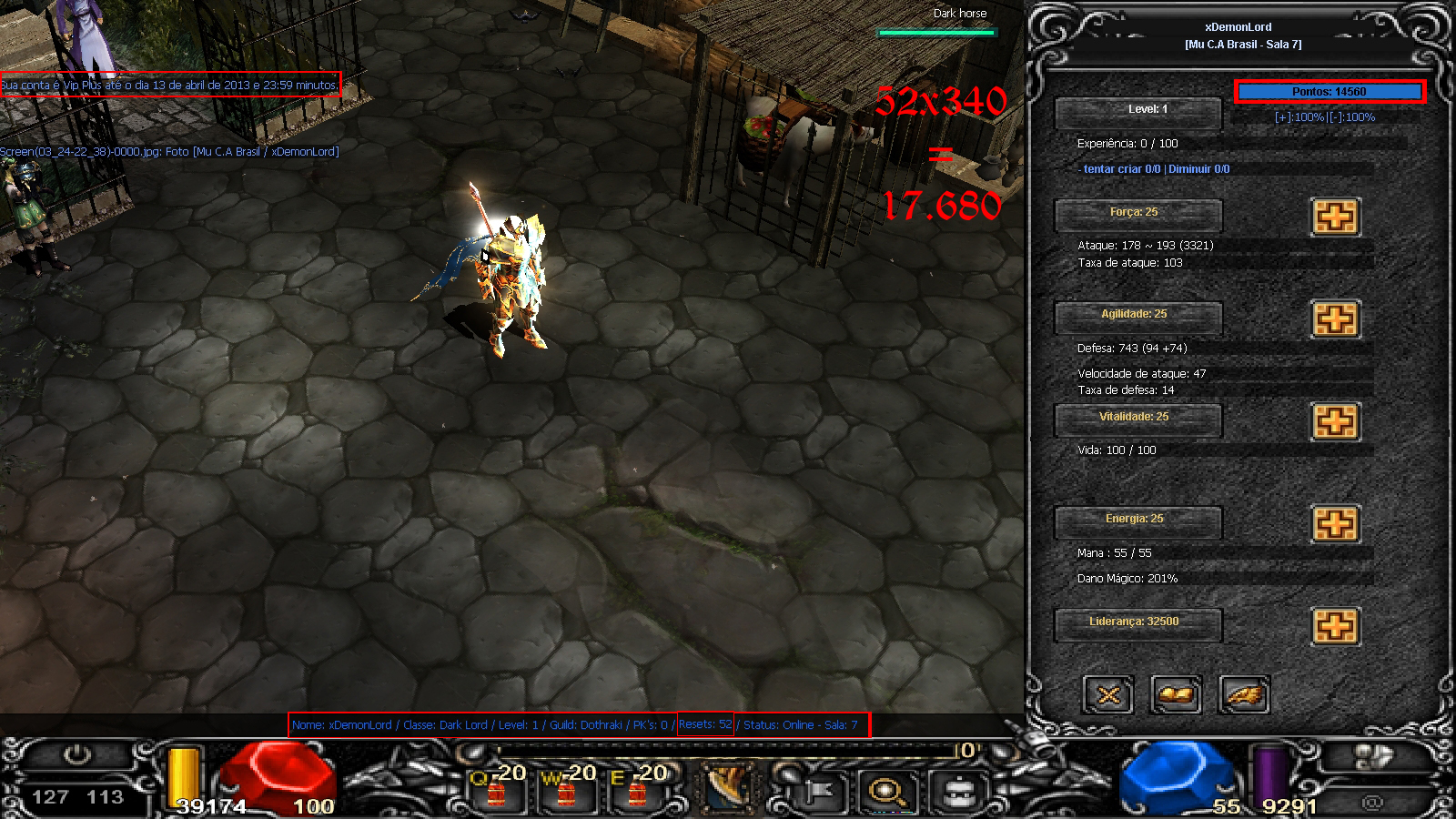
Task: Use the W potion hotkey slot
Action: (567, 788)
